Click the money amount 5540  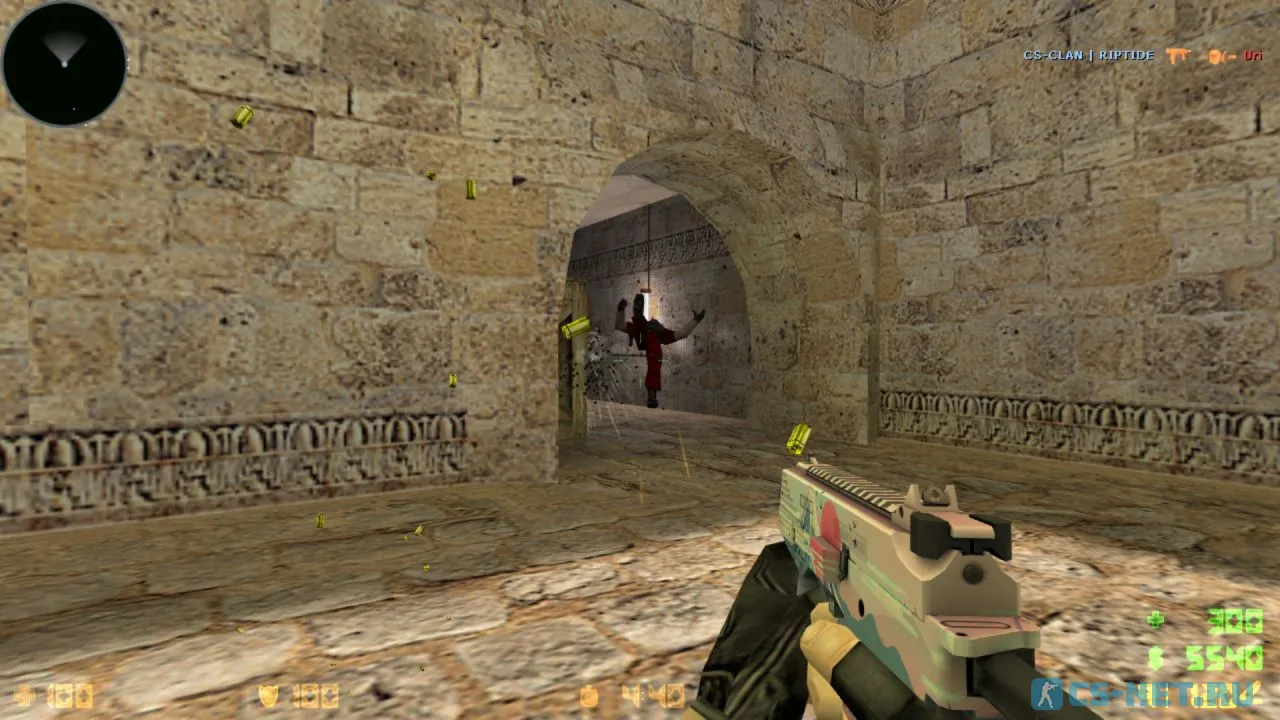click(1225, 658)
